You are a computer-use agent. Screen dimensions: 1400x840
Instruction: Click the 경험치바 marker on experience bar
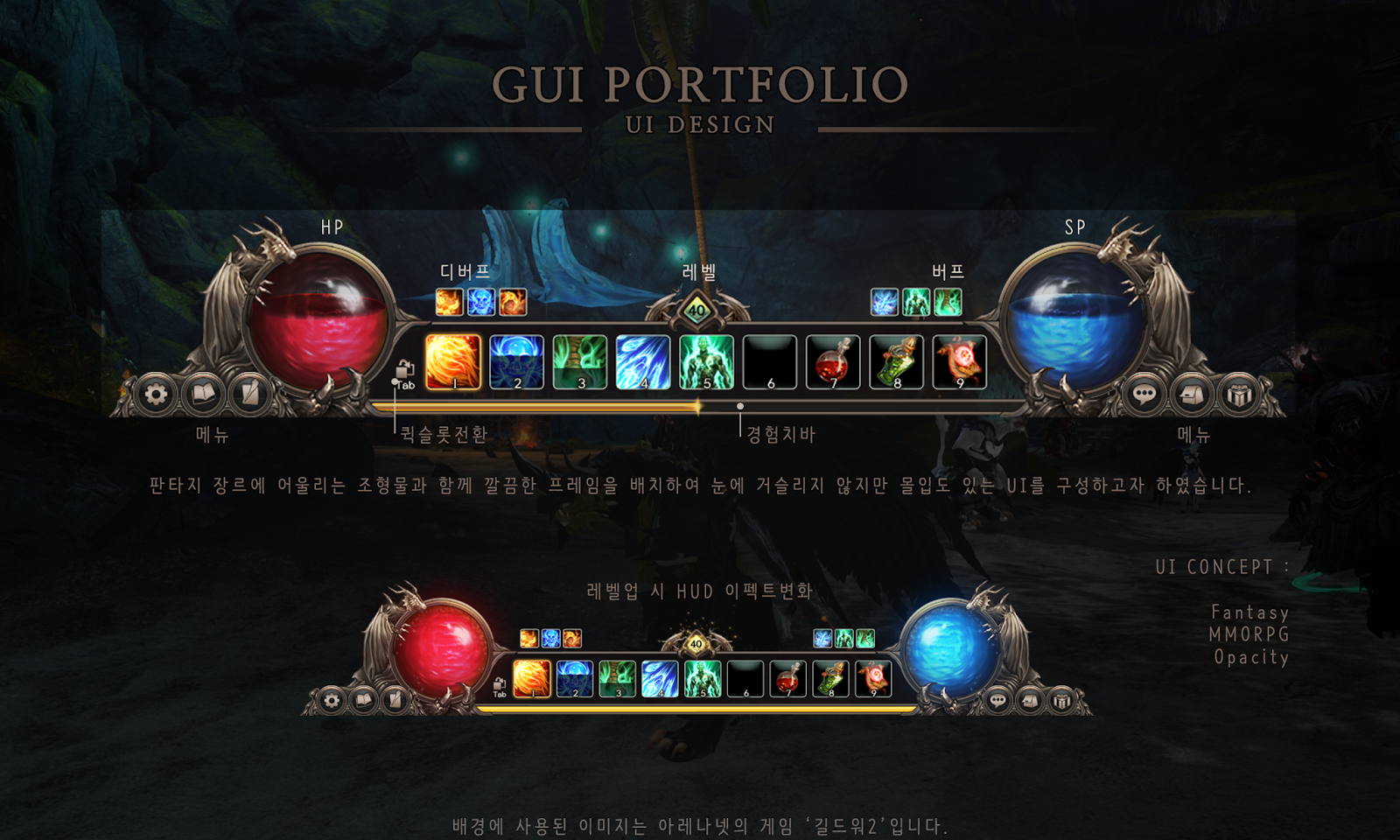pyautogui.click(x=739, y=405)
